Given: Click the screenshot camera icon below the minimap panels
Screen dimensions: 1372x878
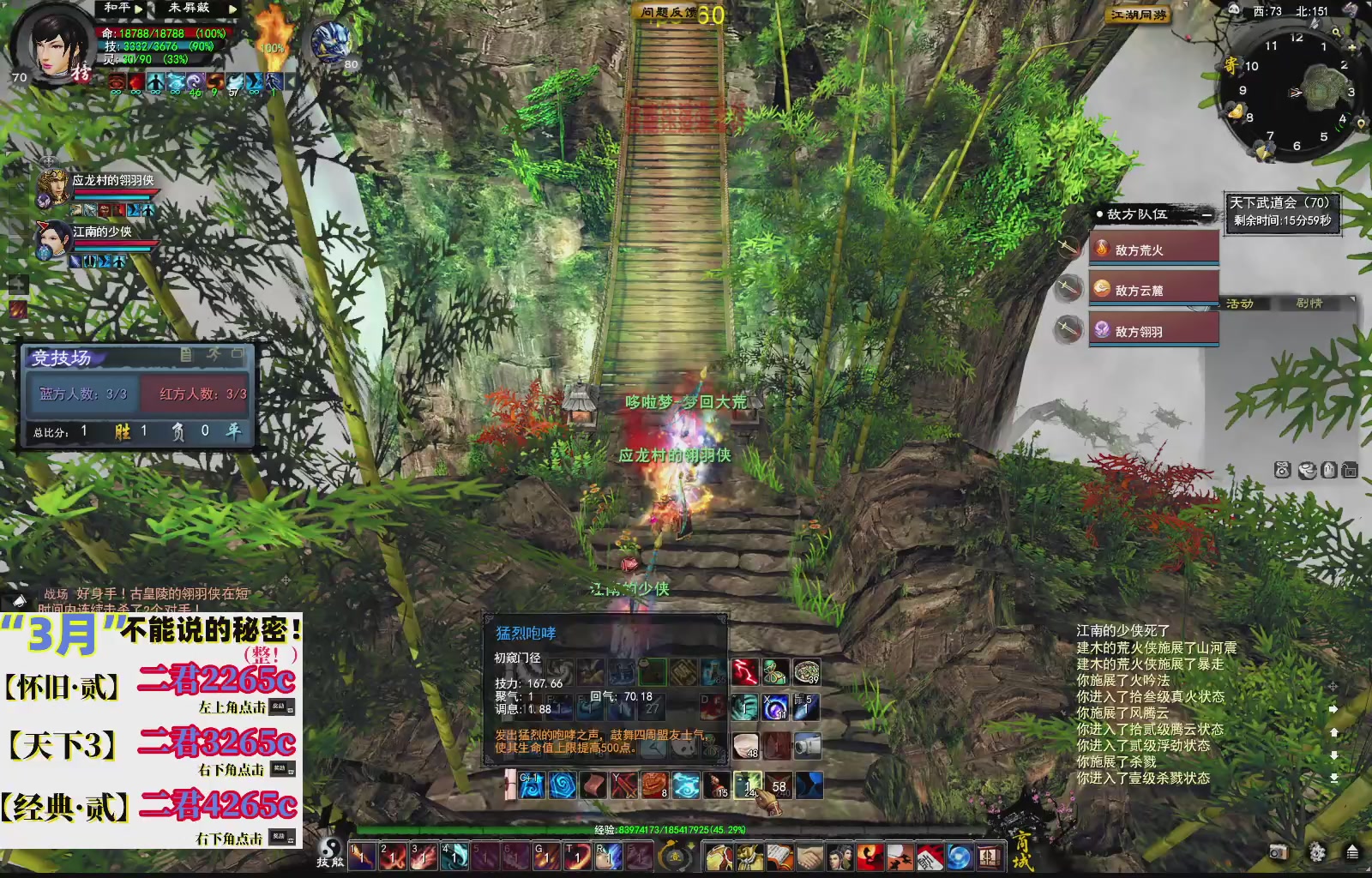Looking at the screenshot, I should (x=1278, y=852).
